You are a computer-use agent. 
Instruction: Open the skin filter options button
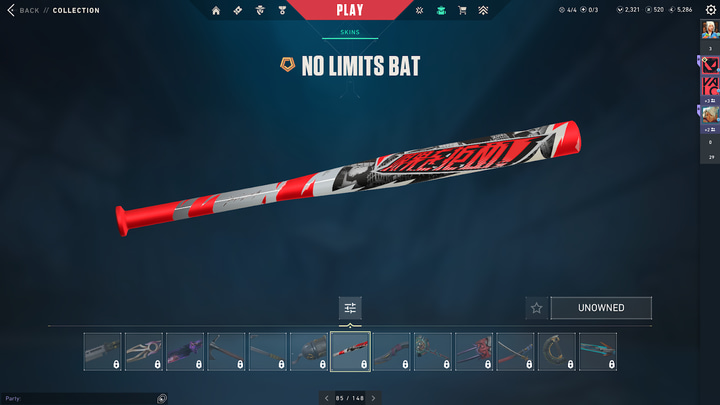[350, 308]
